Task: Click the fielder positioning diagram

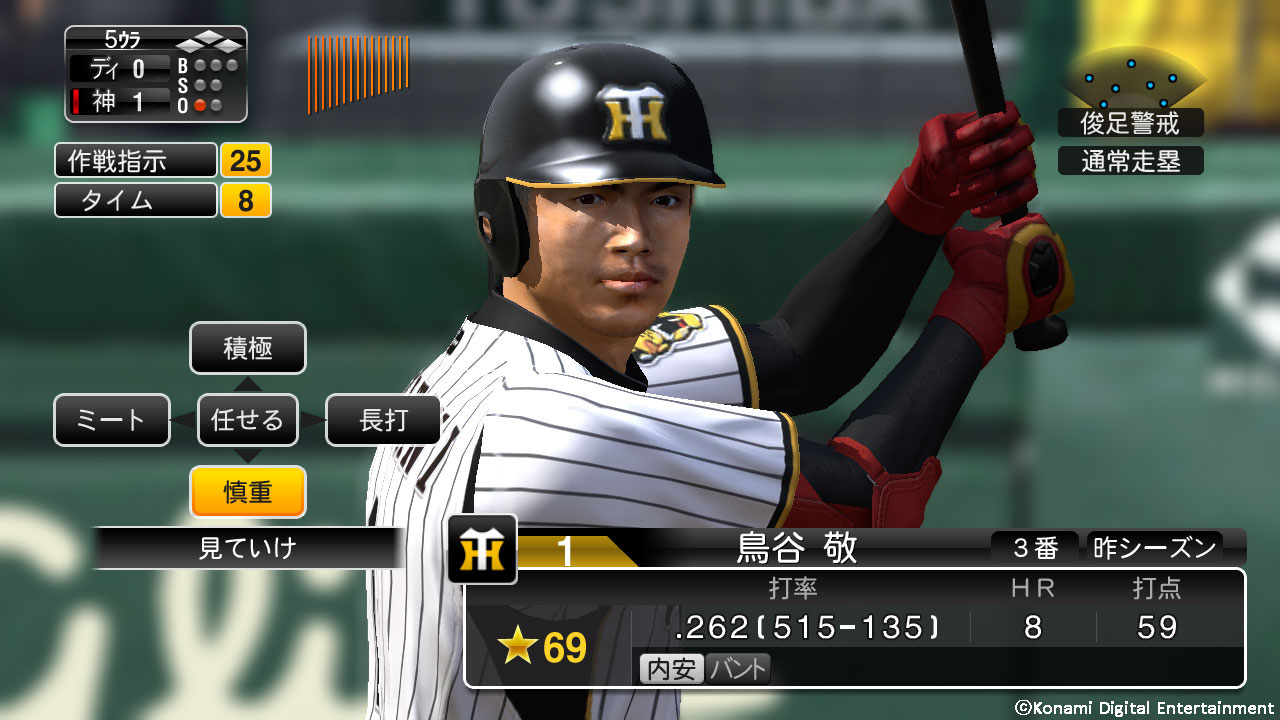Action: pos(1134,82)
